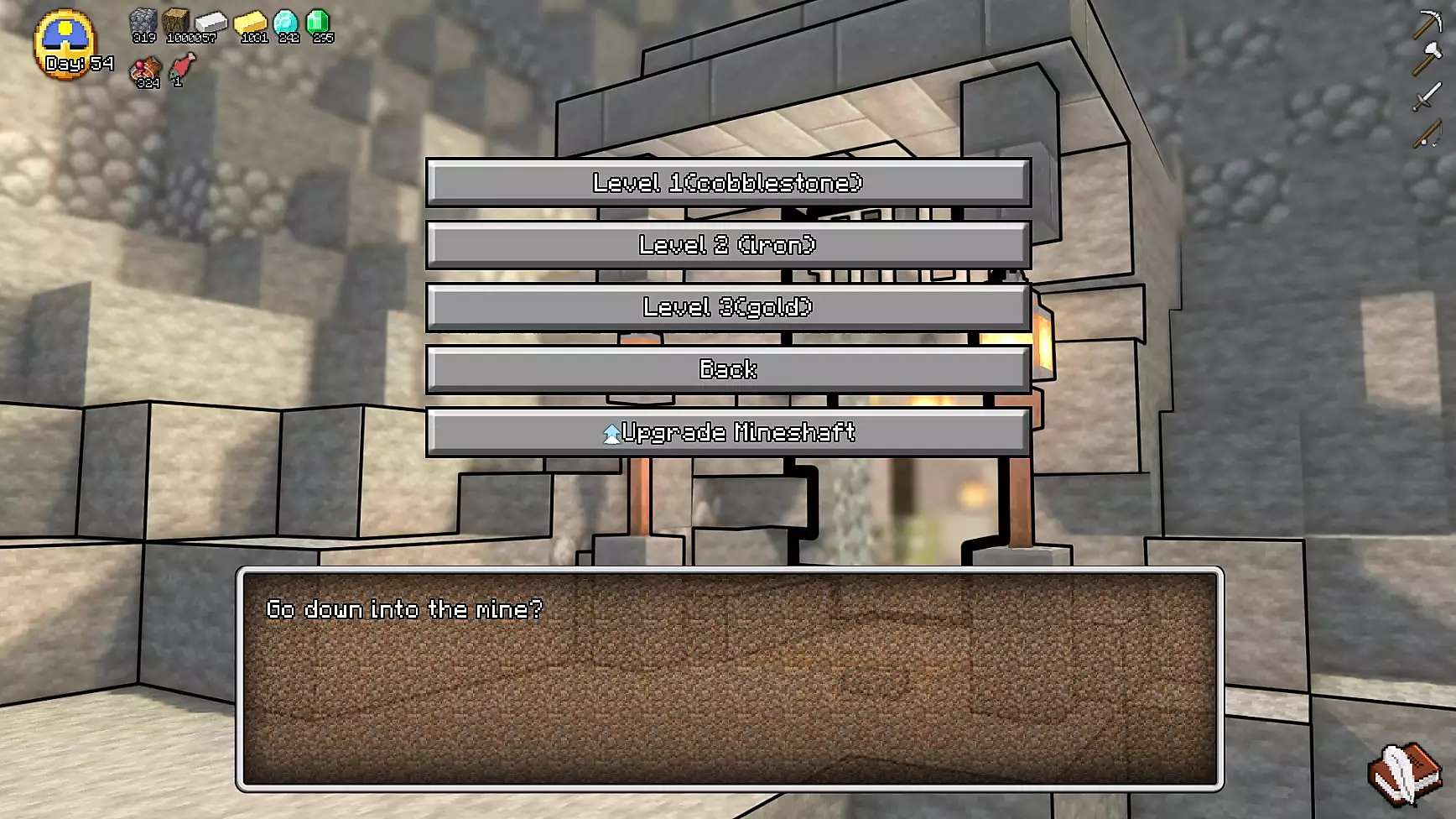Image resolution: width=1456 pixels, height=819 pixels.
Task: Select the sword icon
Action: point(1427,97)
